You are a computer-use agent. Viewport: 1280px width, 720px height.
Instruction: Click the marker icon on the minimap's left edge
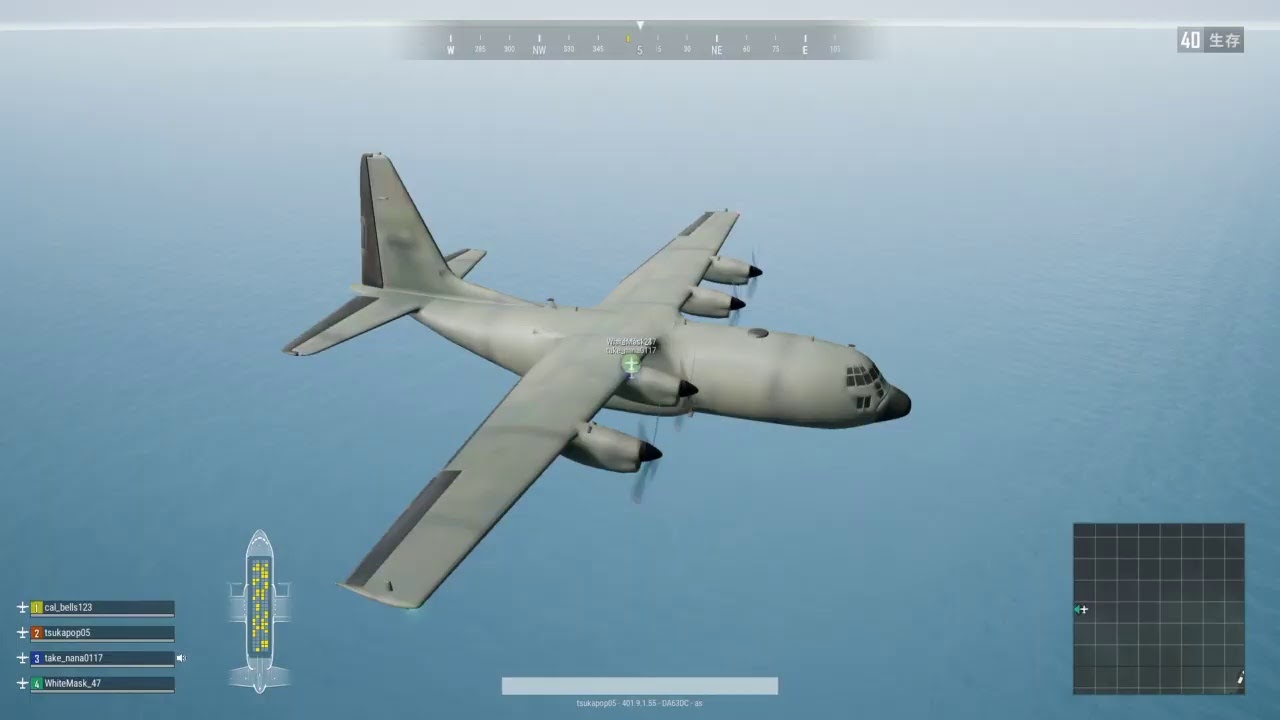(1083, 608)
